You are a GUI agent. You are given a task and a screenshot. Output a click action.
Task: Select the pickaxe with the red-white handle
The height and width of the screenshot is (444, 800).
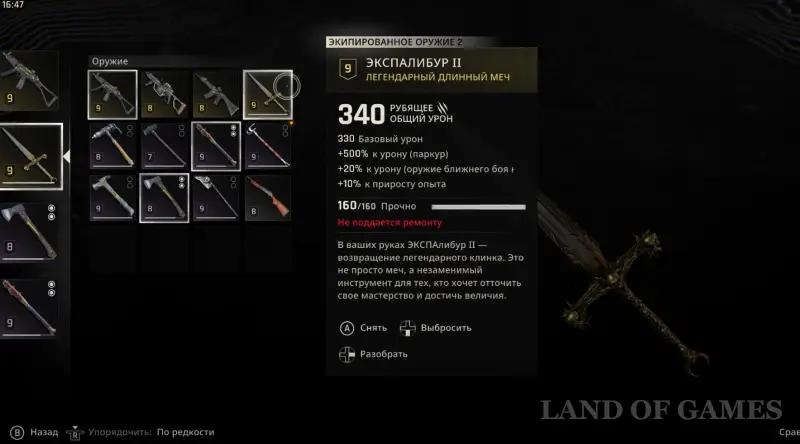[x=267, y=146]
